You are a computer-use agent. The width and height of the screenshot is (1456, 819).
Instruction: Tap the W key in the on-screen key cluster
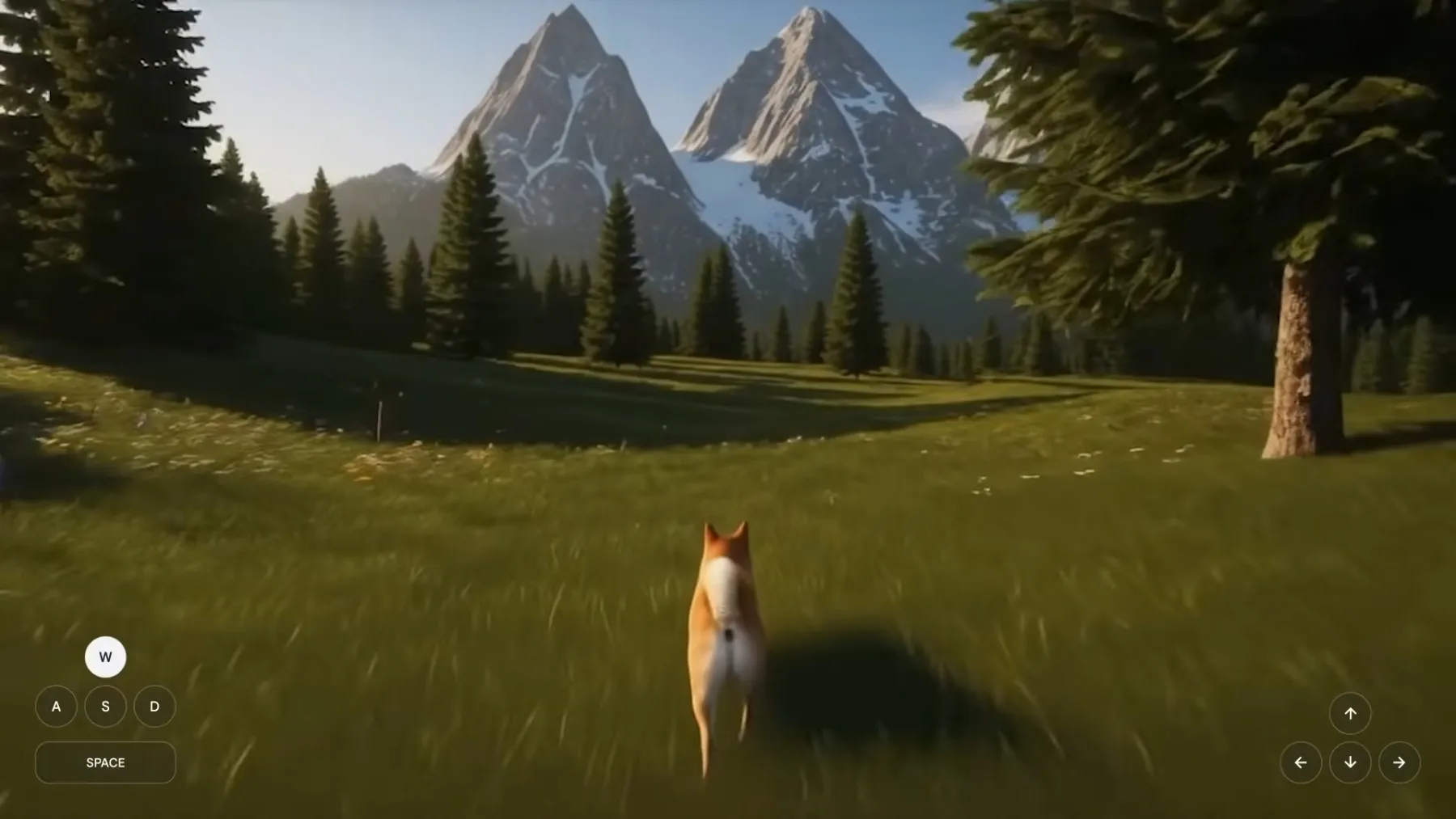[105, 656]
